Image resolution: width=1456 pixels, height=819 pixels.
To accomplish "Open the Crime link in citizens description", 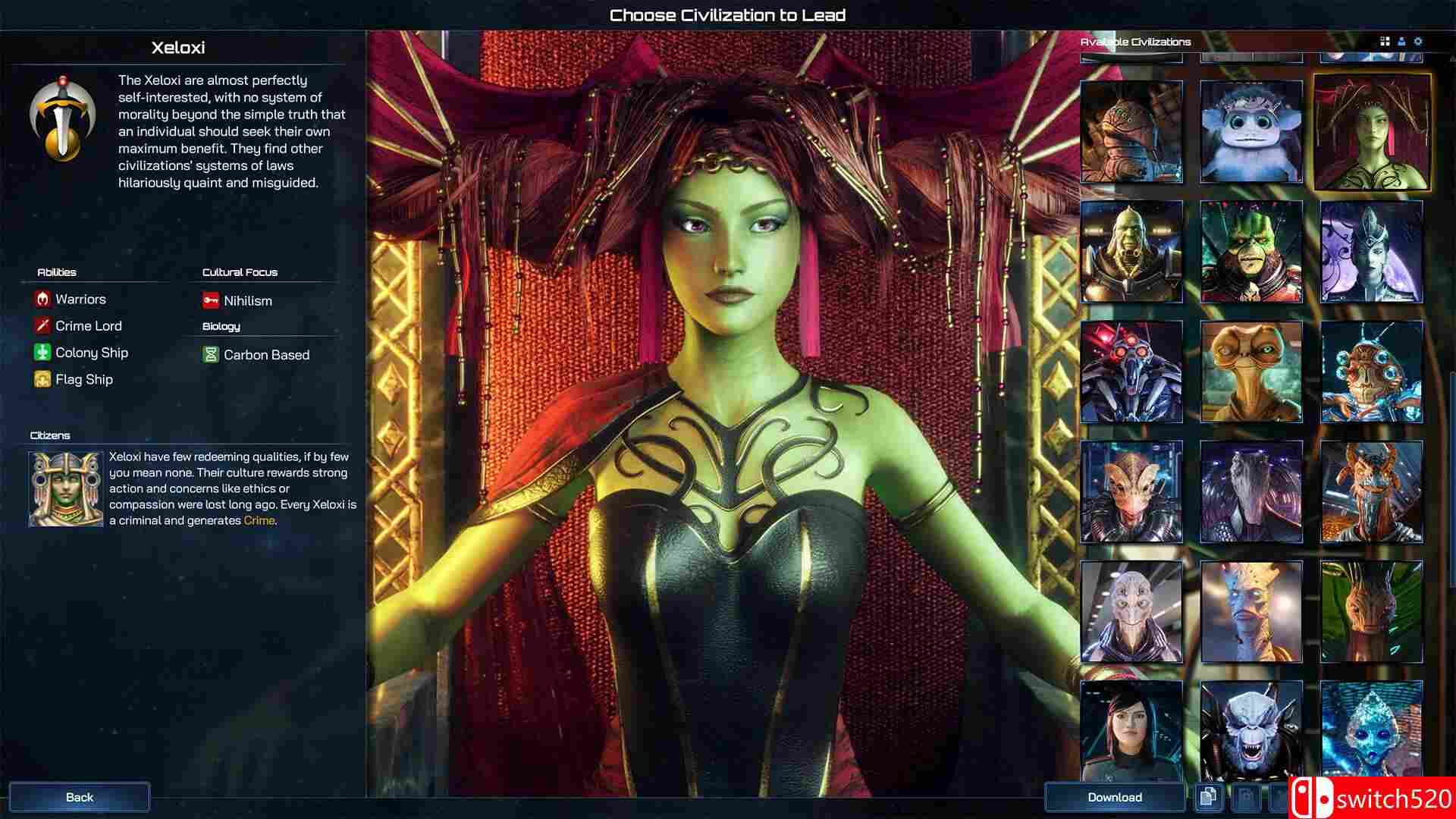I will click(258, 520).
